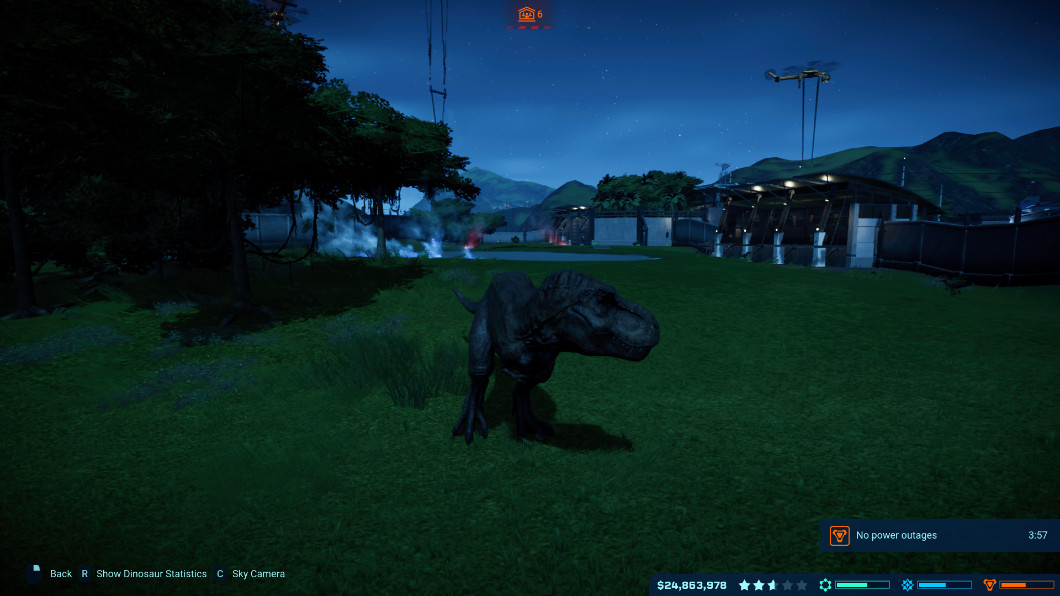Select the orange emergency shelter alert icon

526,14
